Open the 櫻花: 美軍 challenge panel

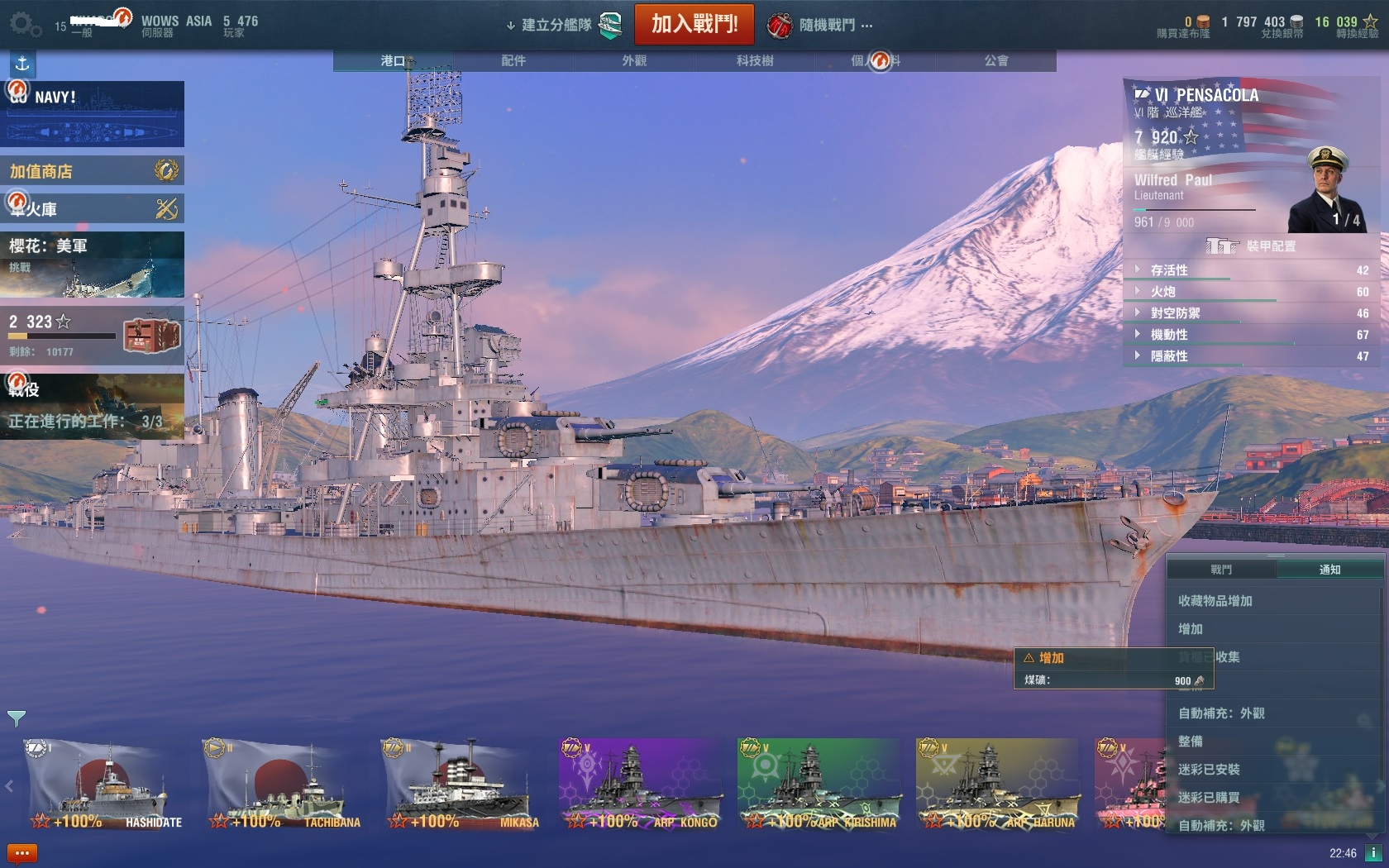point(92,265)
